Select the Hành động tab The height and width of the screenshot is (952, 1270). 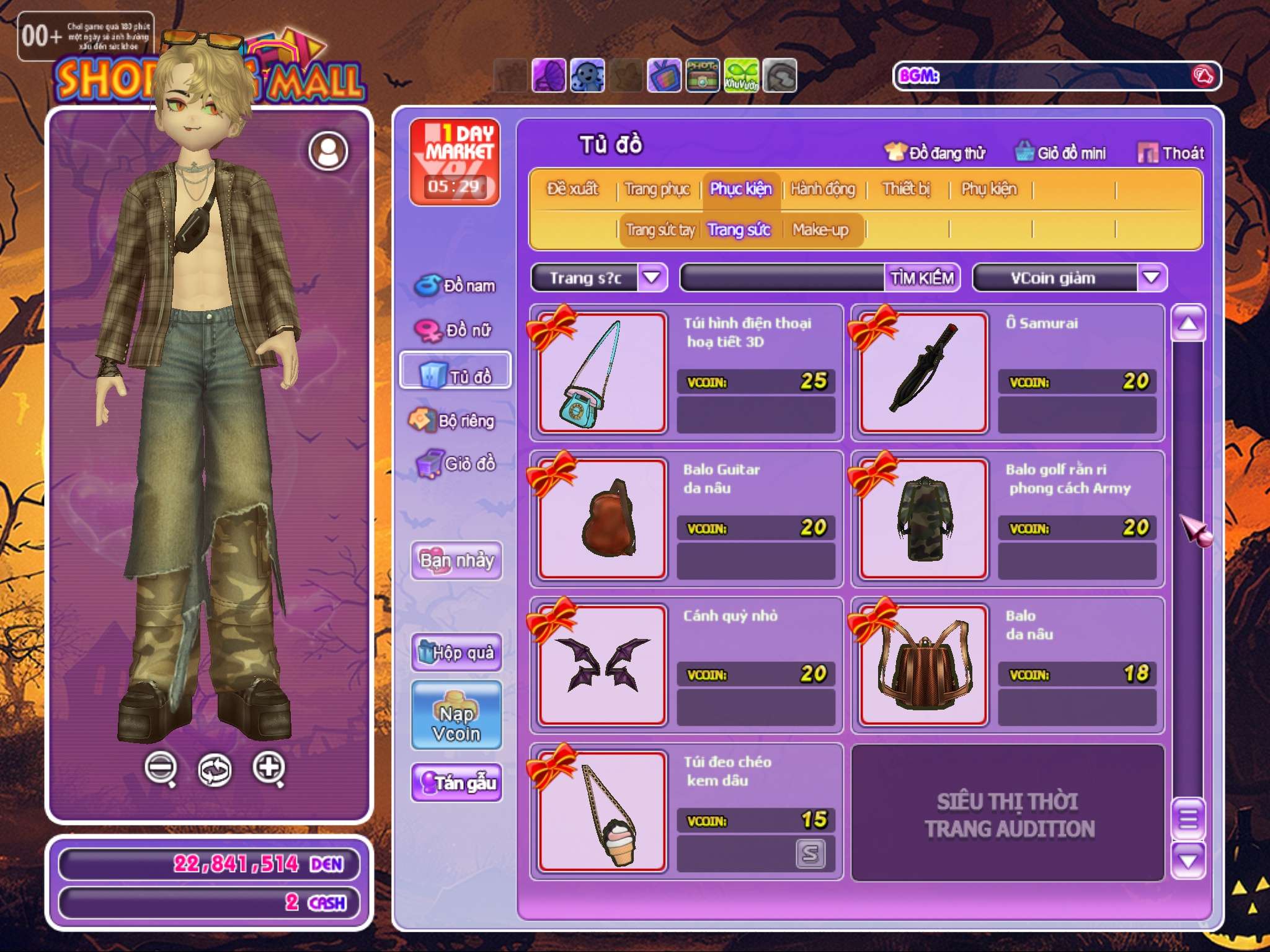click(822, 189)
